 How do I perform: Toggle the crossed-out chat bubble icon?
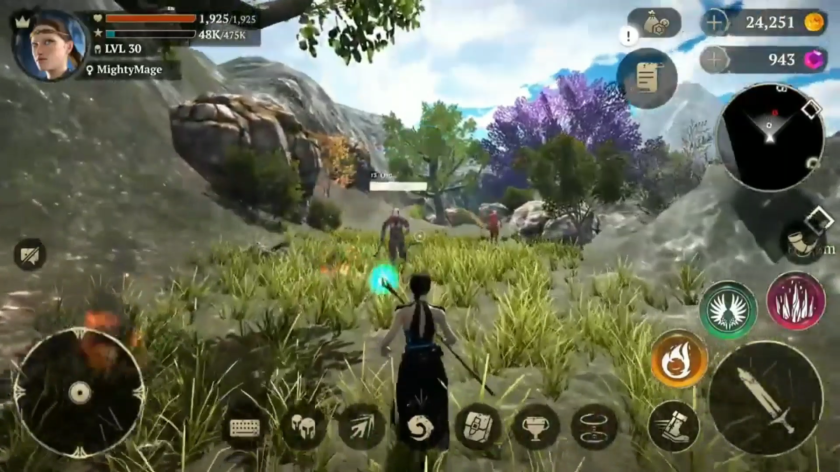[x=30, y=254]
